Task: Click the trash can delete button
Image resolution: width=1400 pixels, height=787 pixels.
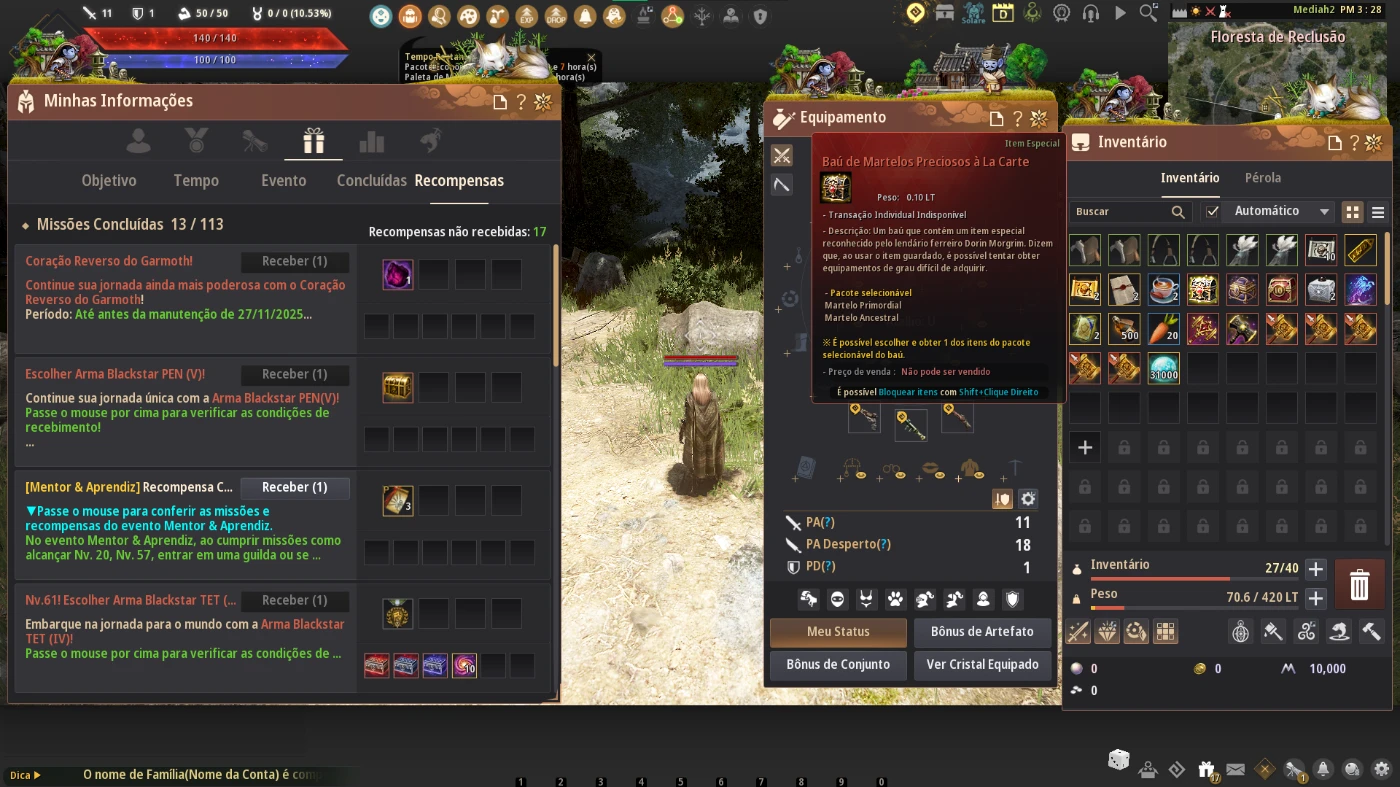Action: (x=1359, y=585)
